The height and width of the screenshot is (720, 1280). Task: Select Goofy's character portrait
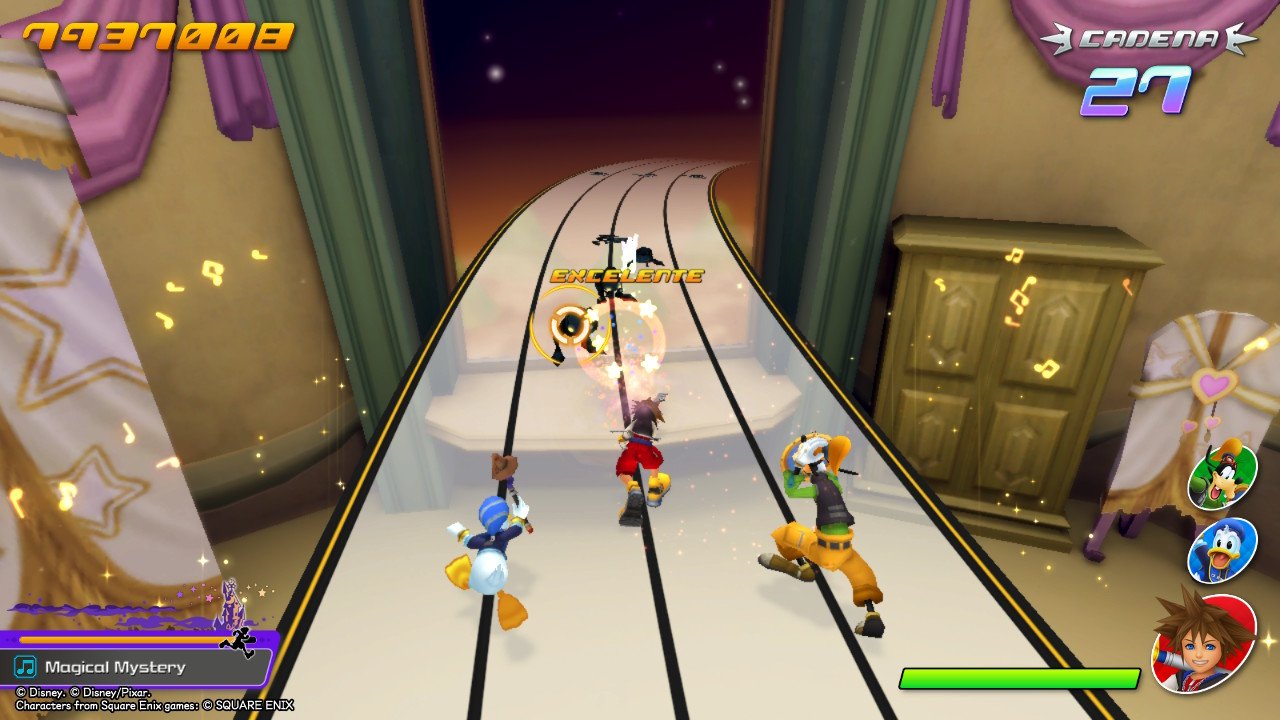pyautogui.click(x=1222, y=477)
